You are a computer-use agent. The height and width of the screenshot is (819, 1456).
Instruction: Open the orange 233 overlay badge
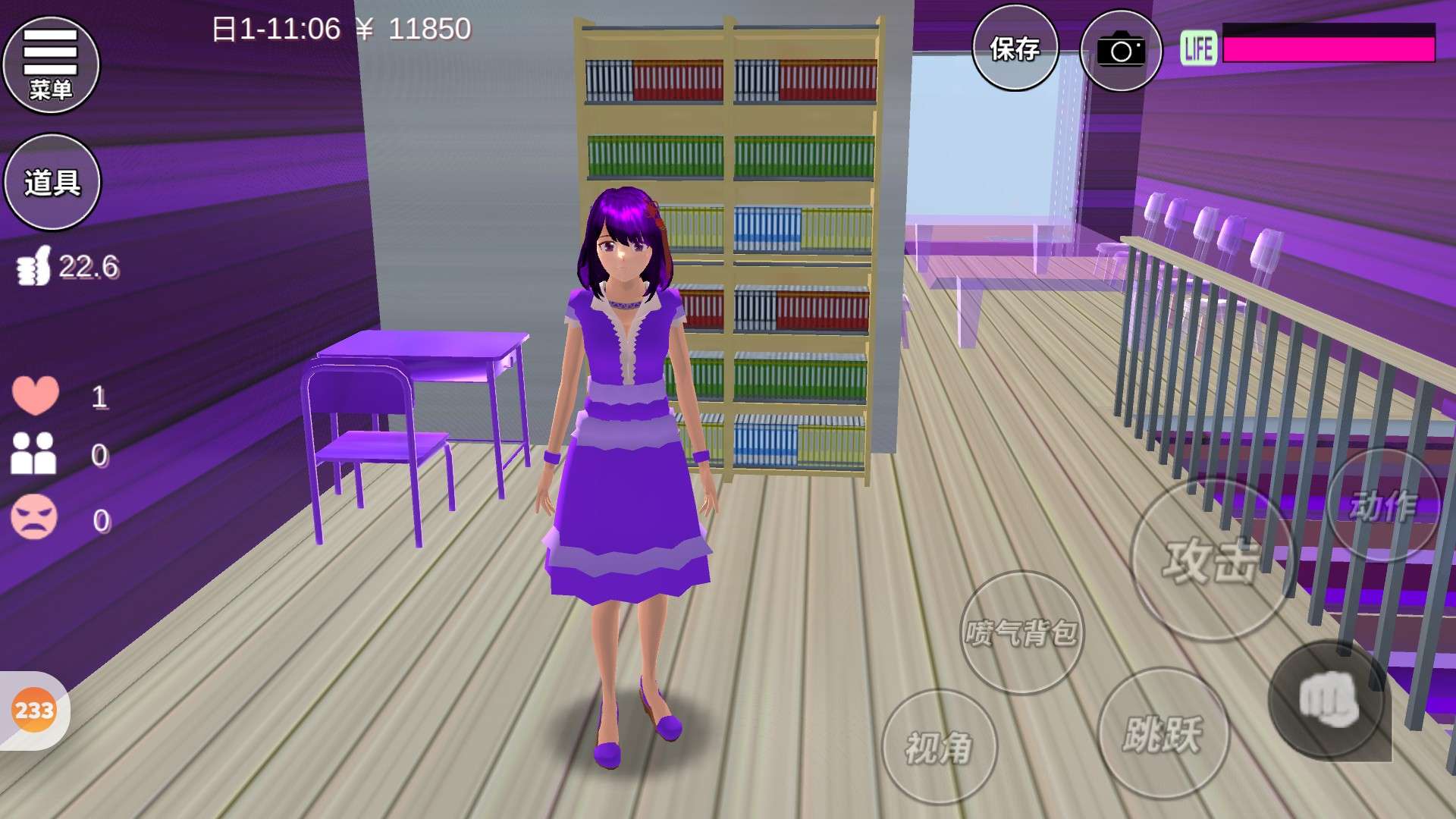pos(34,711)
